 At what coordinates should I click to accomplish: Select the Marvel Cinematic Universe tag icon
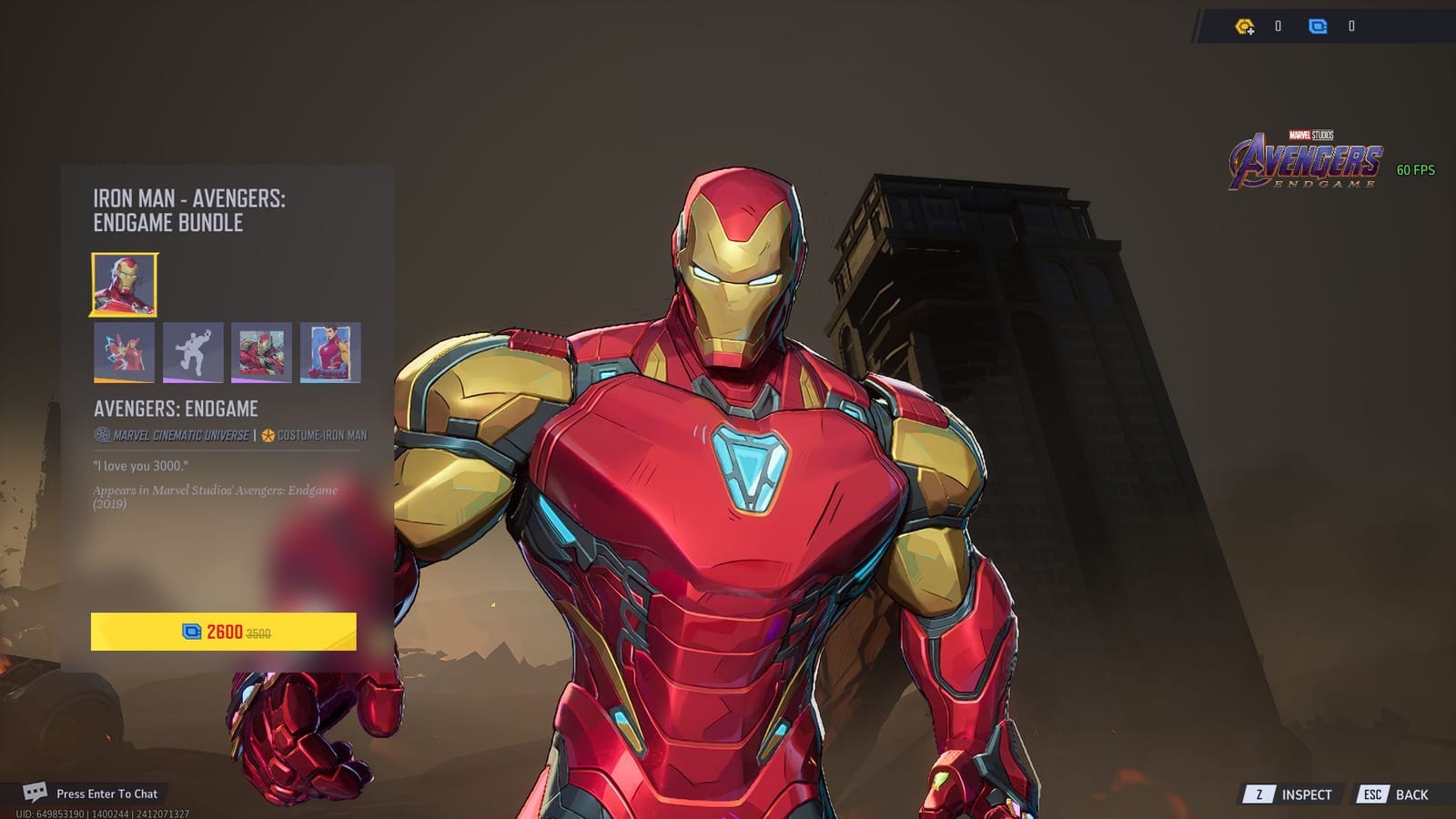click(101, 435)
